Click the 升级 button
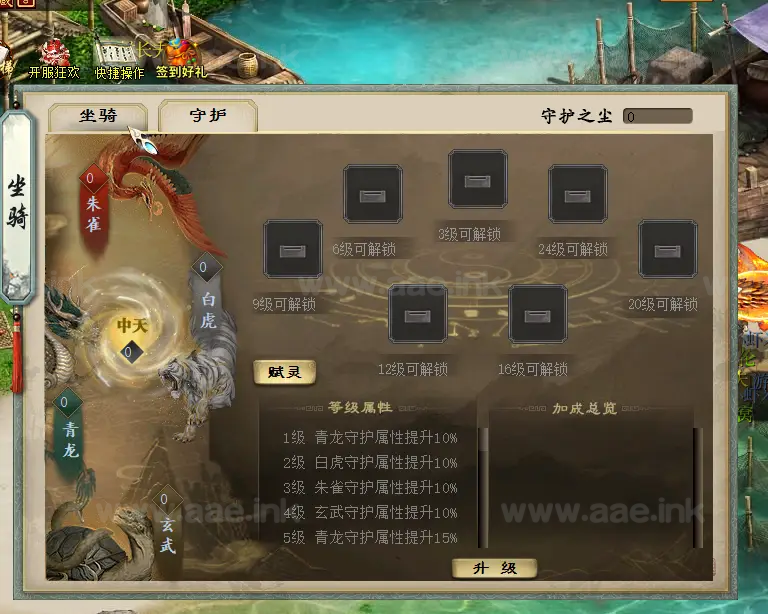Screen dimensions: 768x614 click(x=494, y=568)
